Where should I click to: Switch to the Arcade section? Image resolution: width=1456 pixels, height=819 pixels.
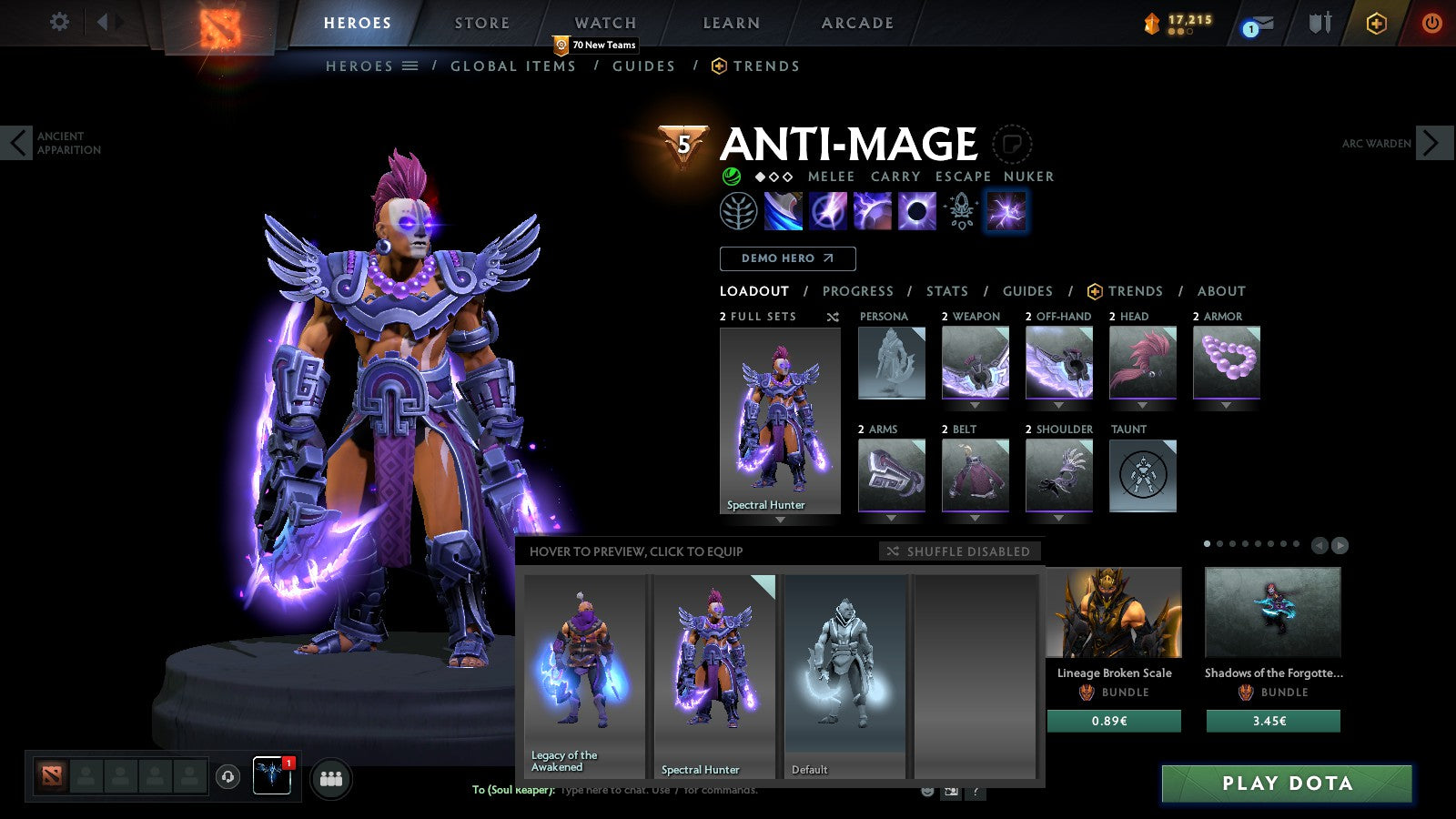[857, 23]
